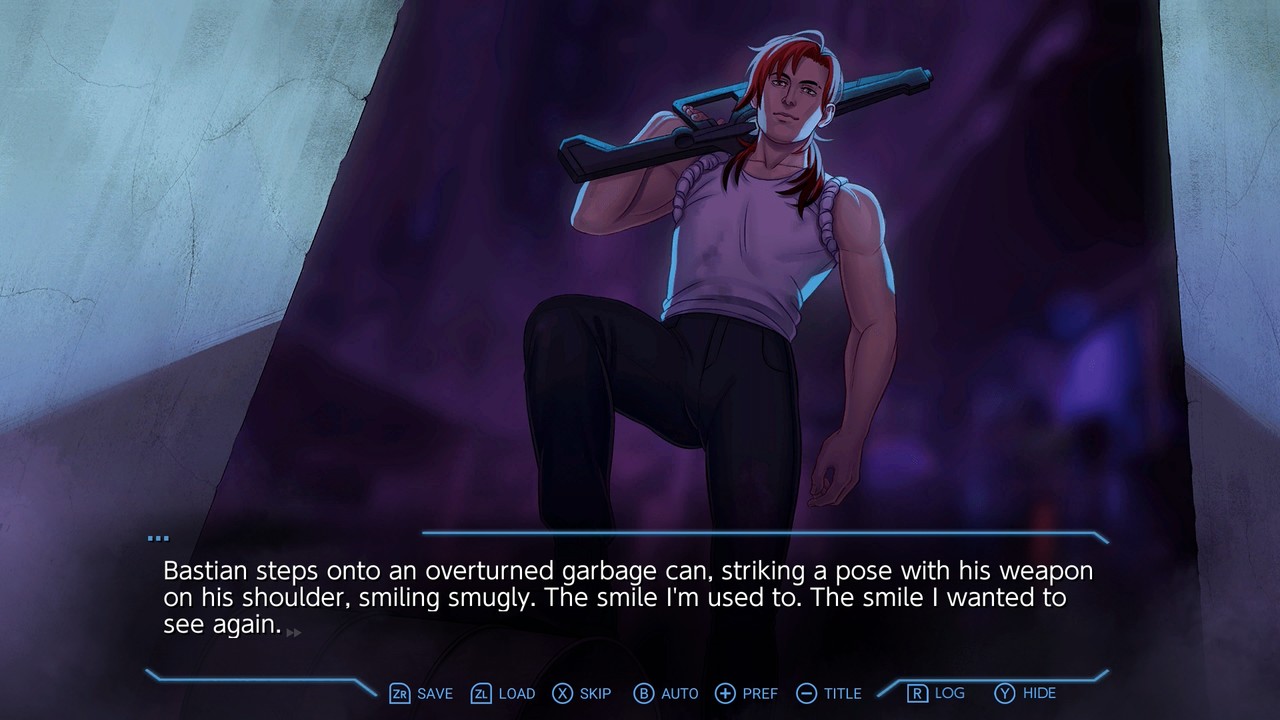Click the '...' speaker name indicator
The height and width of the screenshot is (720, 1280).
tap(159, 536)
